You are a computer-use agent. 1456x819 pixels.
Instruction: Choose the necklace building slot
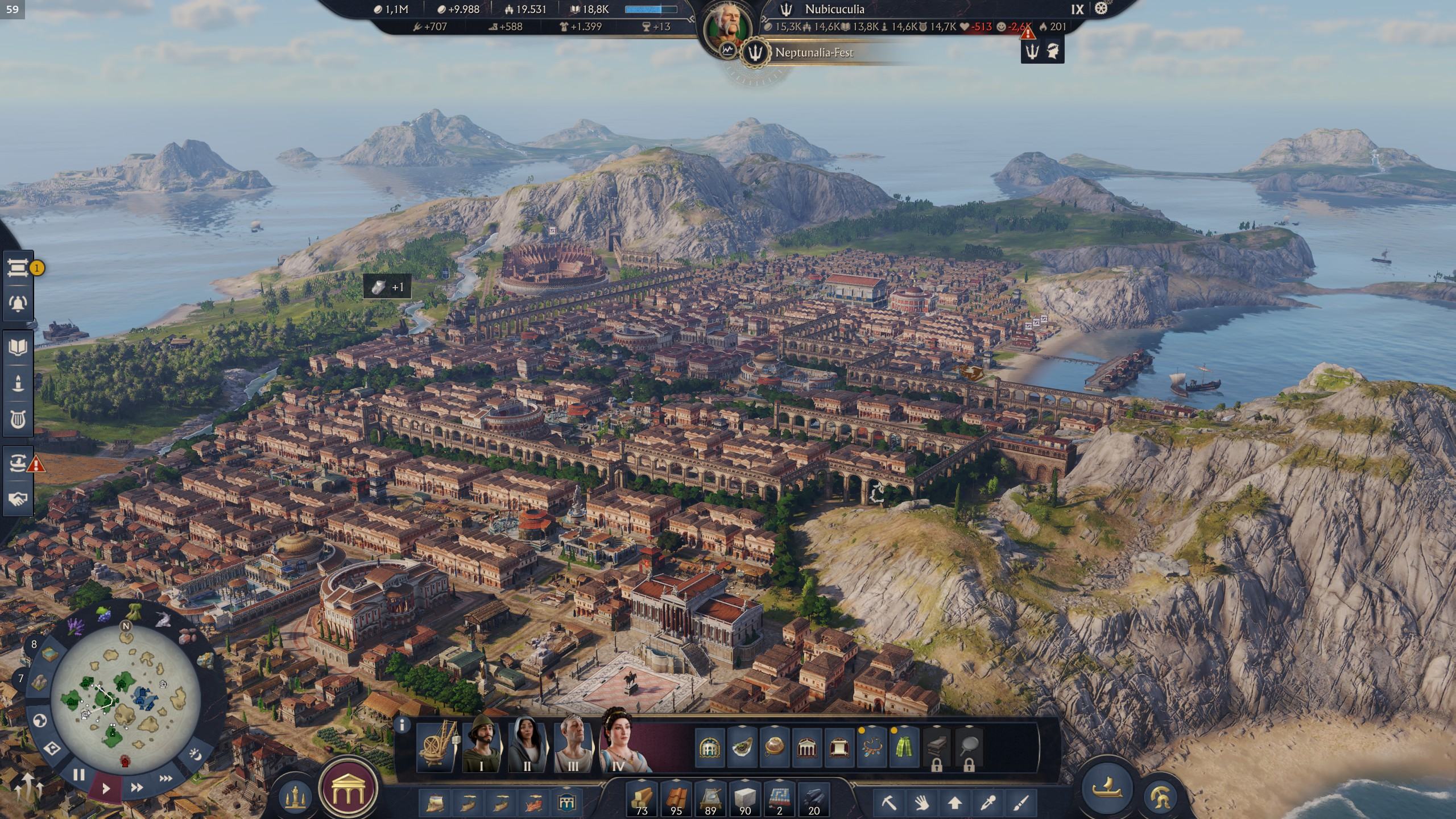click(x=871, y=747)
